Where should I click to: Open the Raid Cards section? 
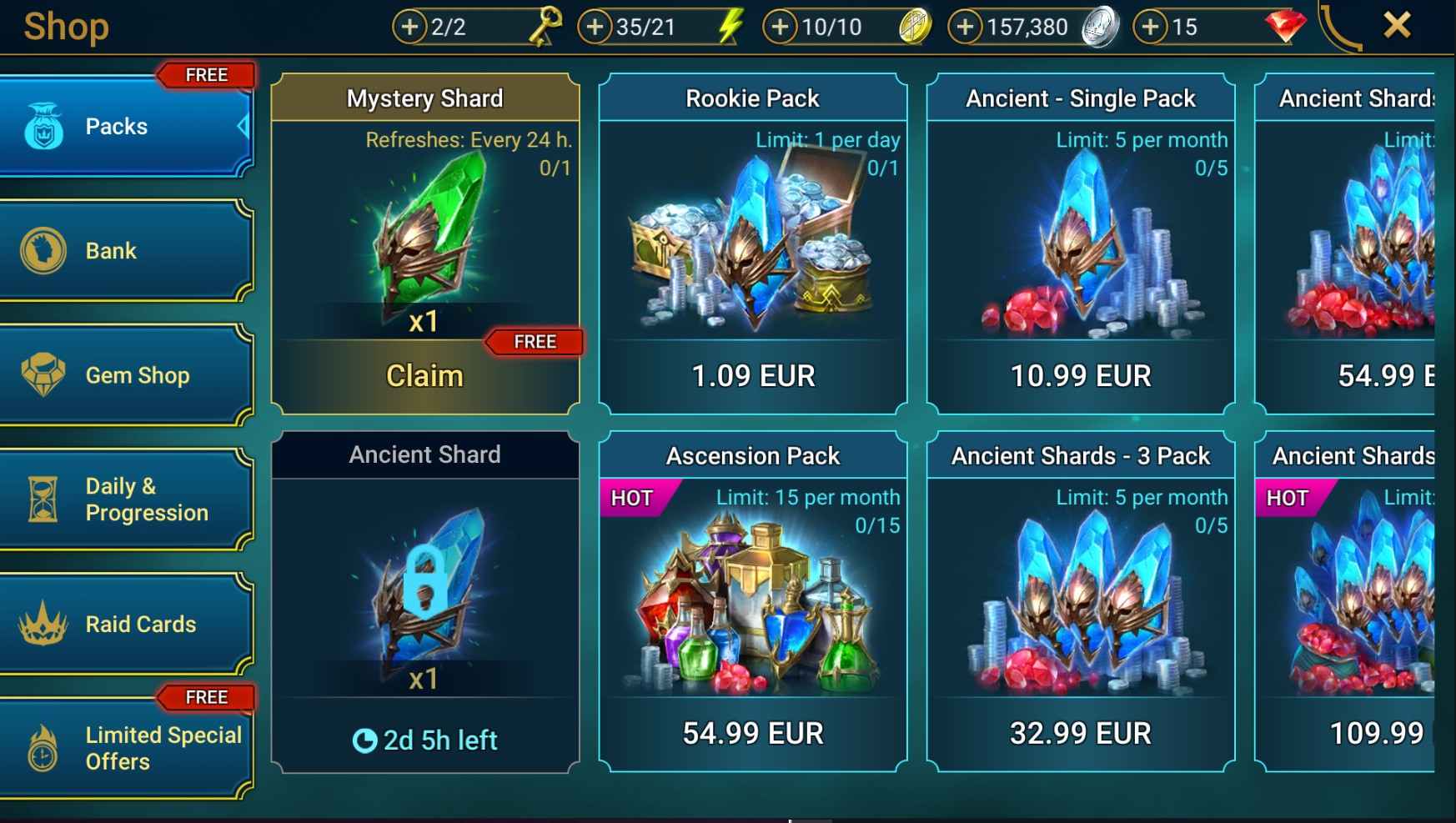pyautogui.click(x=125, y=624)
